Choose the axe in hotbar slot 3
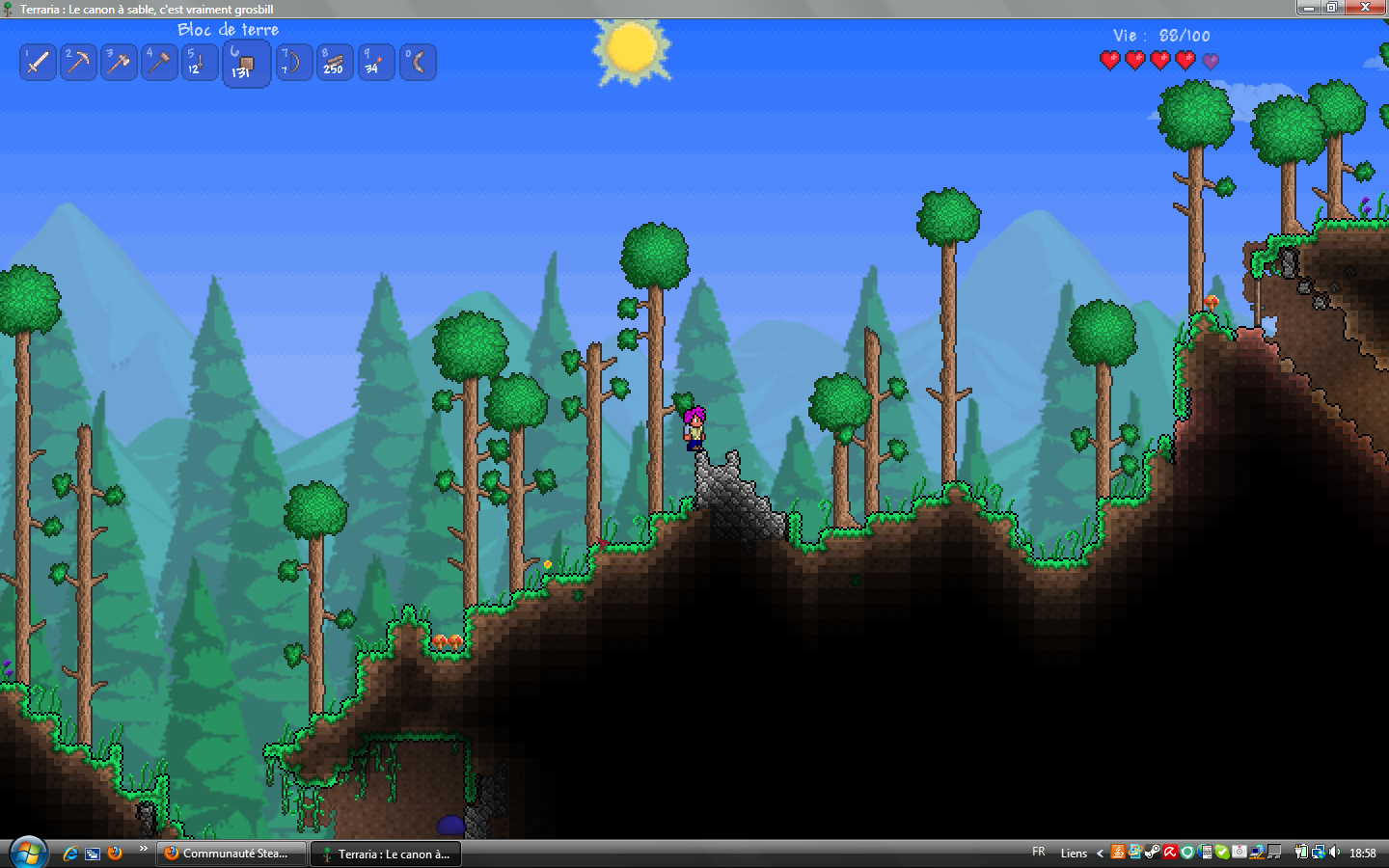The width and height of the screenshot is (1389, 868). click(119, 63)
